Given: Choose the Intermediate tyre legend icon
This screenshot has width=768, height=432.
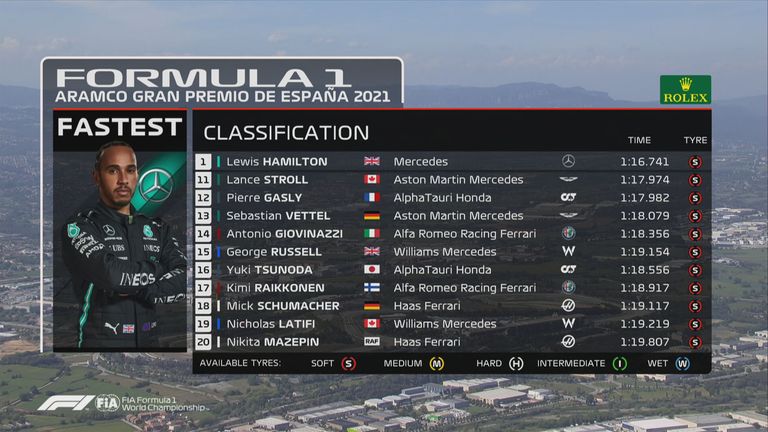Looking at the screenshot, I should [x=619, y=364].
